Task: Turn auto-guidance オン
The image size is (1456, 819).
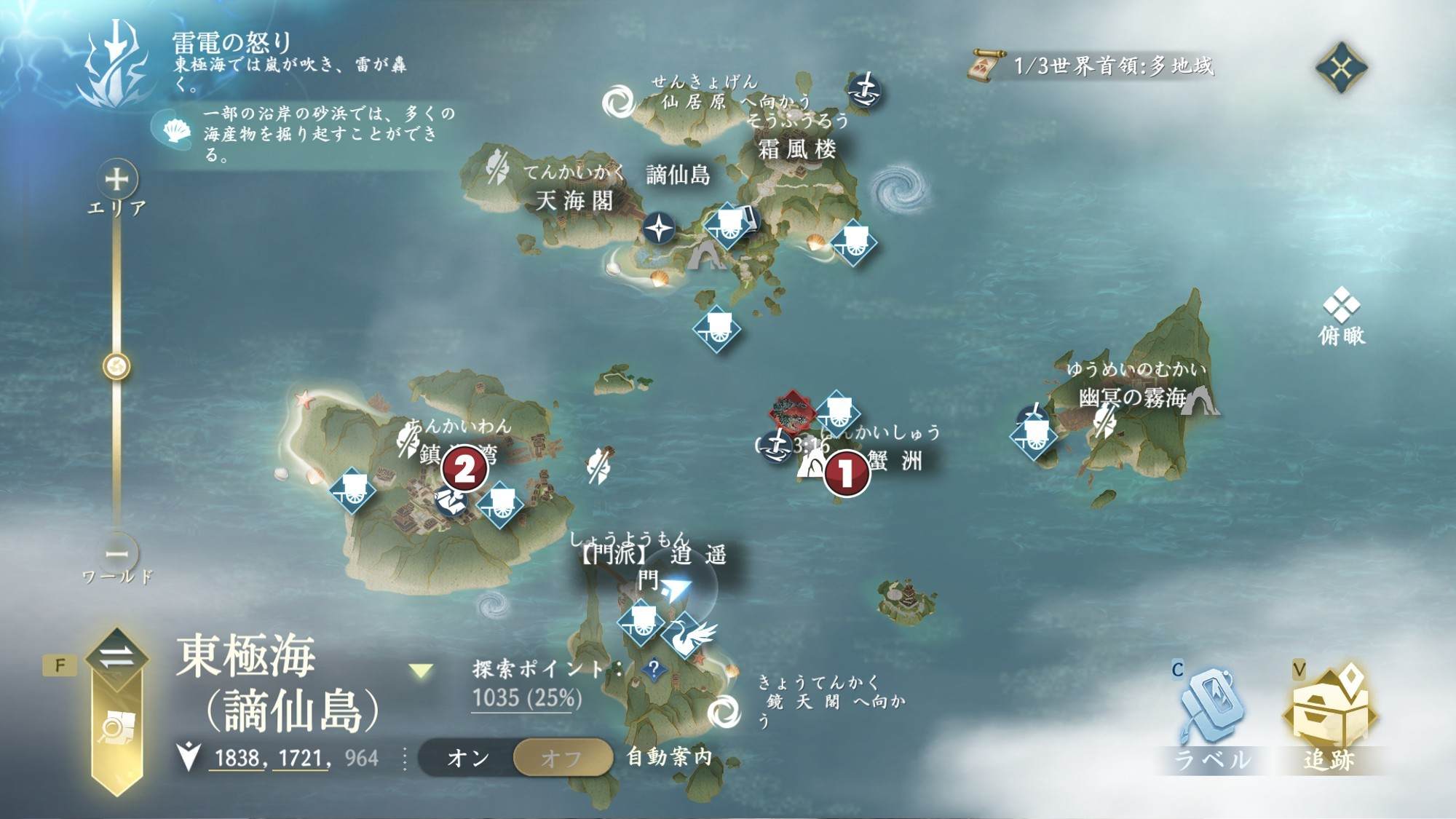Action: point(468,758)
